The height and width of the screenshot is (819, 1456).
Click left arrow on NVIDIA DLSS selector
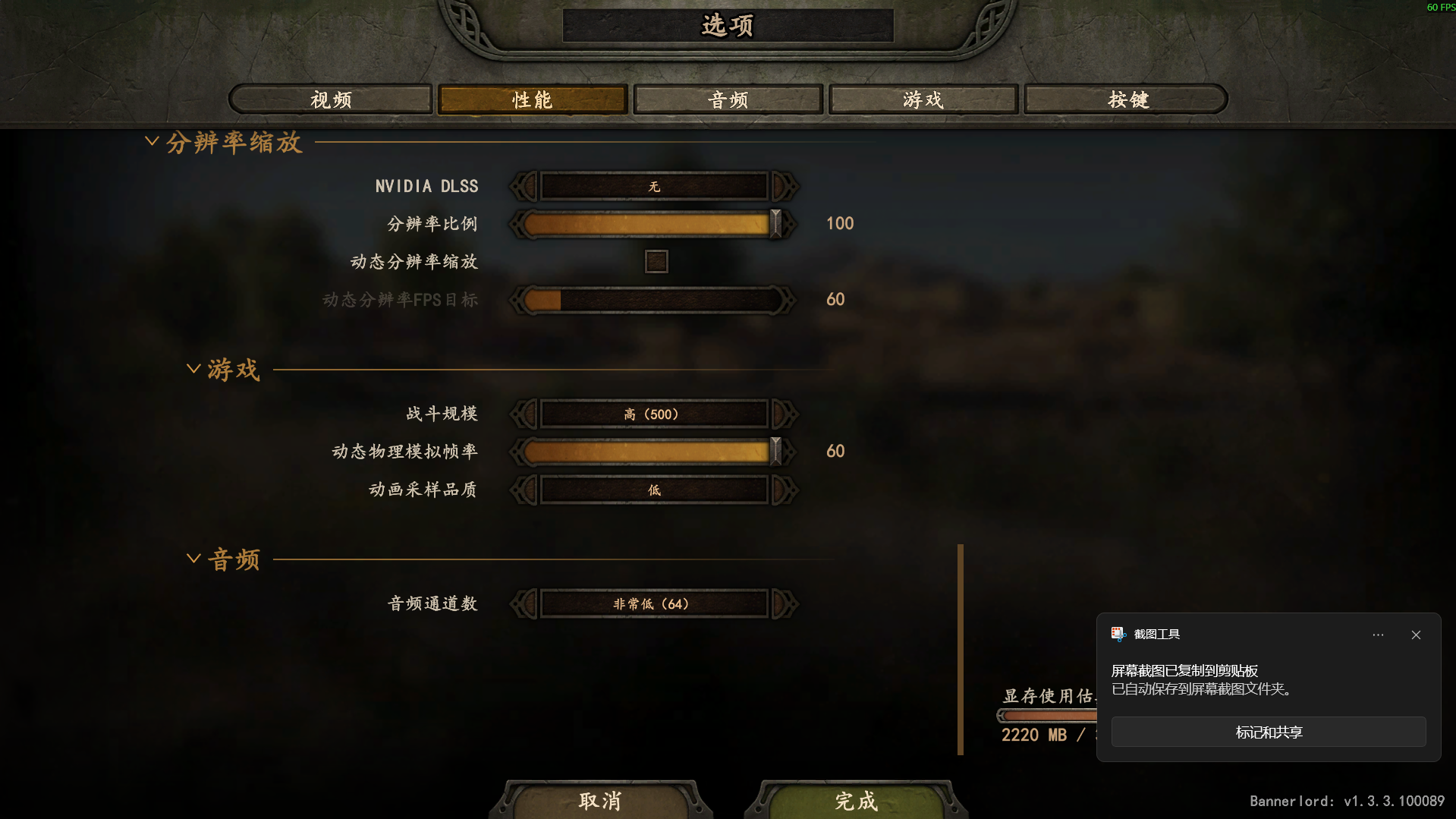(x=522, y=186)
